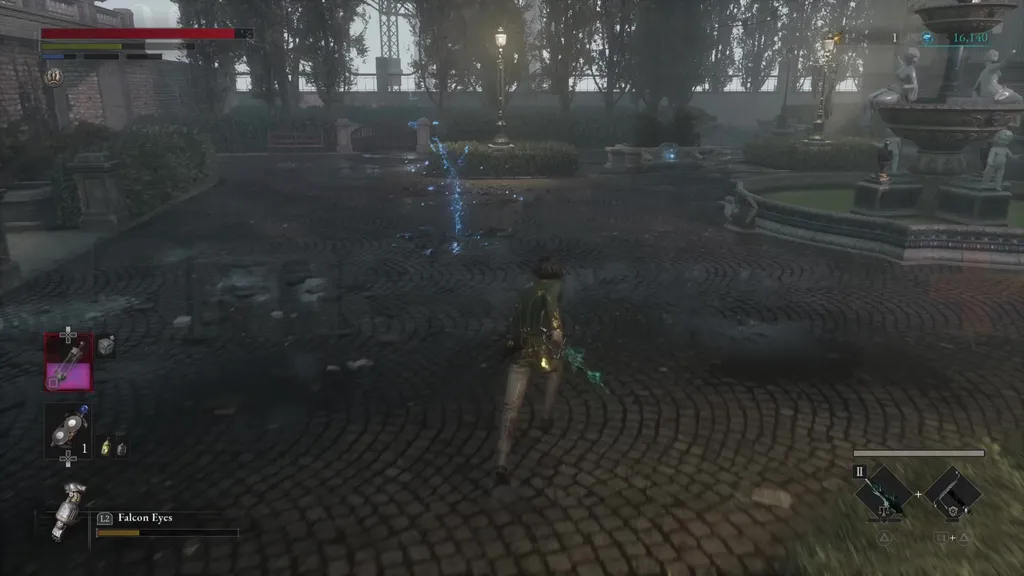This screenshot has height=576, width=1024.
Task: Select the pink-highlighted belt item slot
Action: (x=69, y=361)
